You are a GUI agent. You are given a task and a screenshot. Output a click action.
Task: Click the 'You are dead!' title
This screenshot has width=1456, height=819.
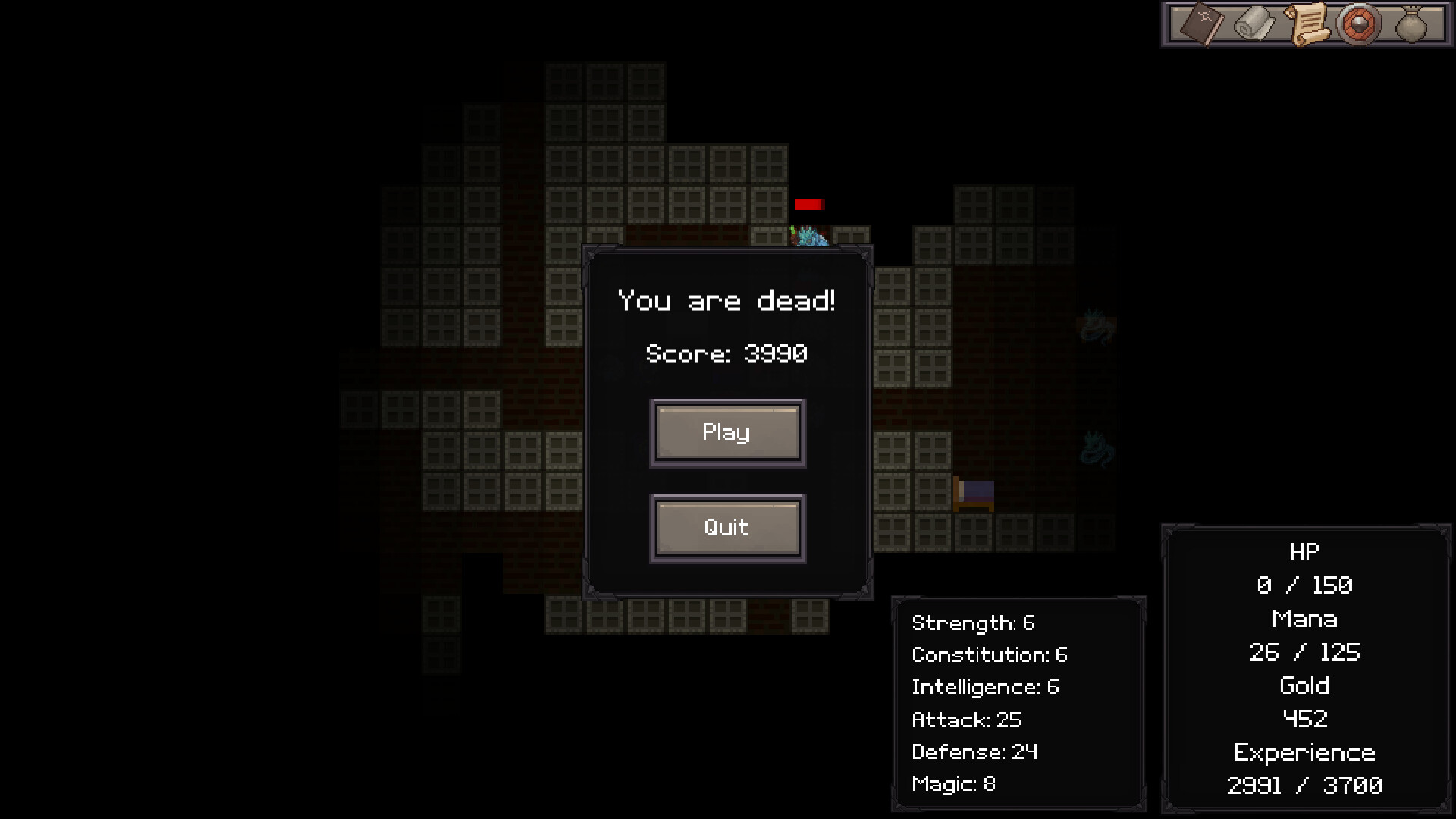tap(726, 300)
